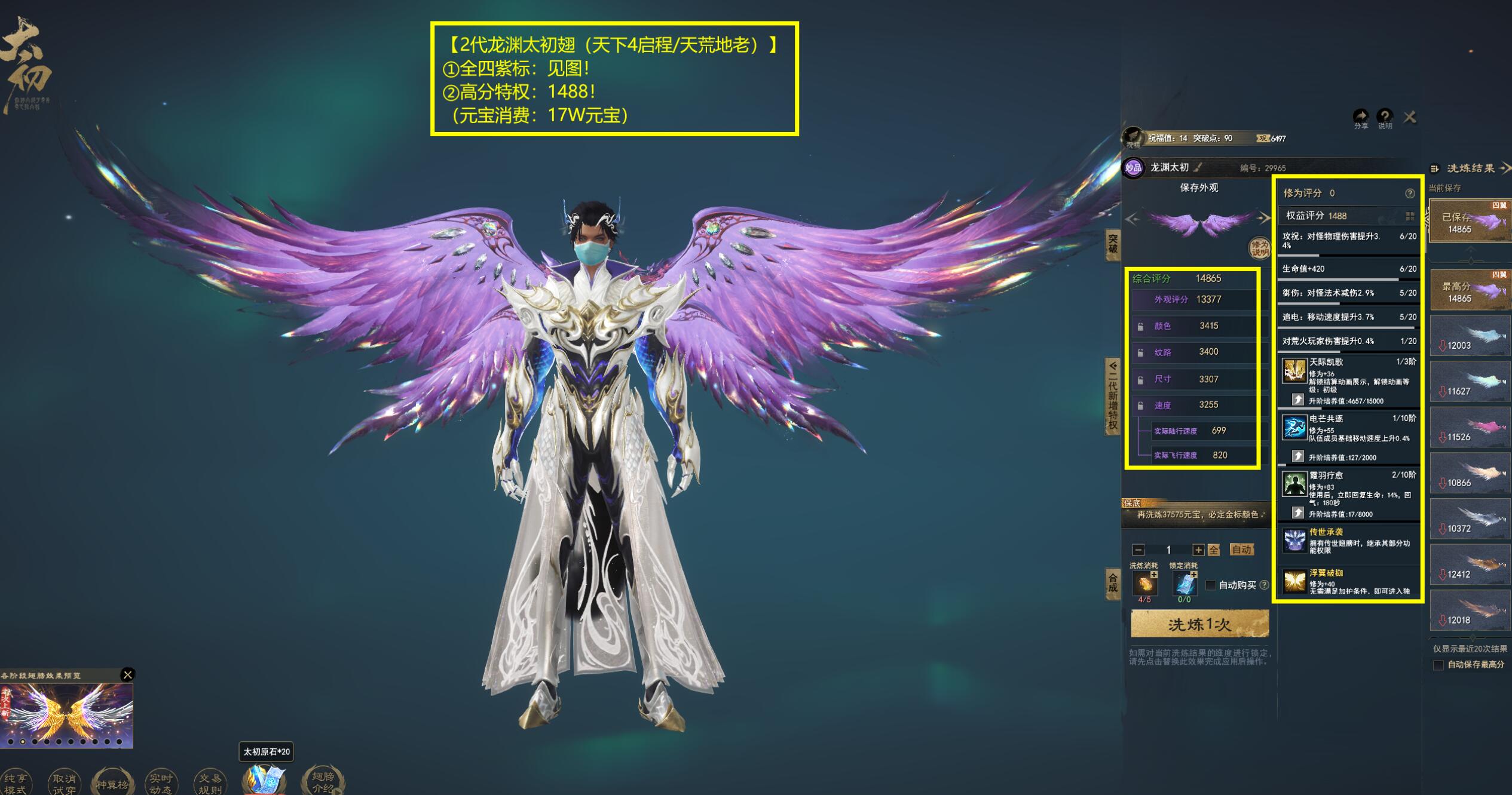Select the 已保存 14865 saved result
Viewport: 1512px width, 795px height.
click(1470, 222)
